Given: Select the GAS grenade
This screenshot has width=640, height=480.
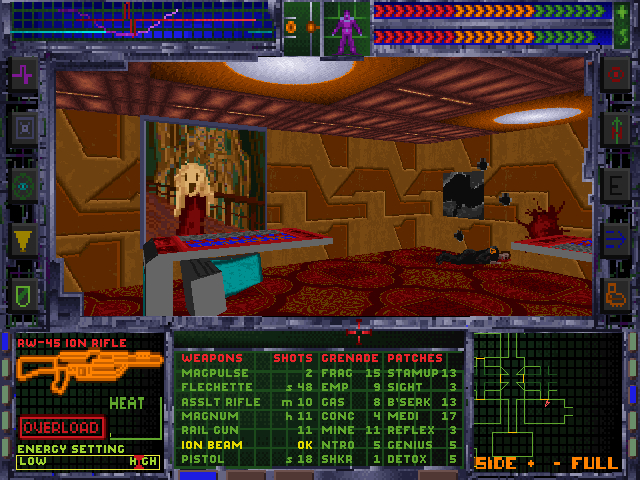Looking at the screenshot, I should coord(331,401).
